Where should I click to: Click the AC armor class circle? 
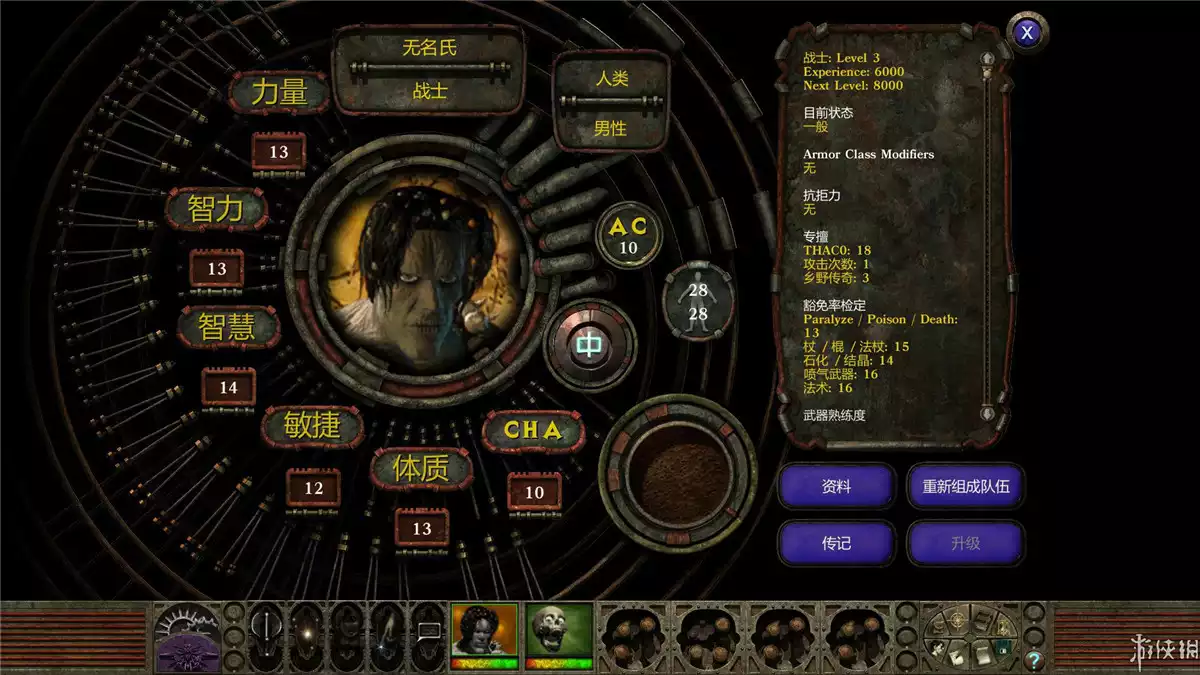pos(628,236)
